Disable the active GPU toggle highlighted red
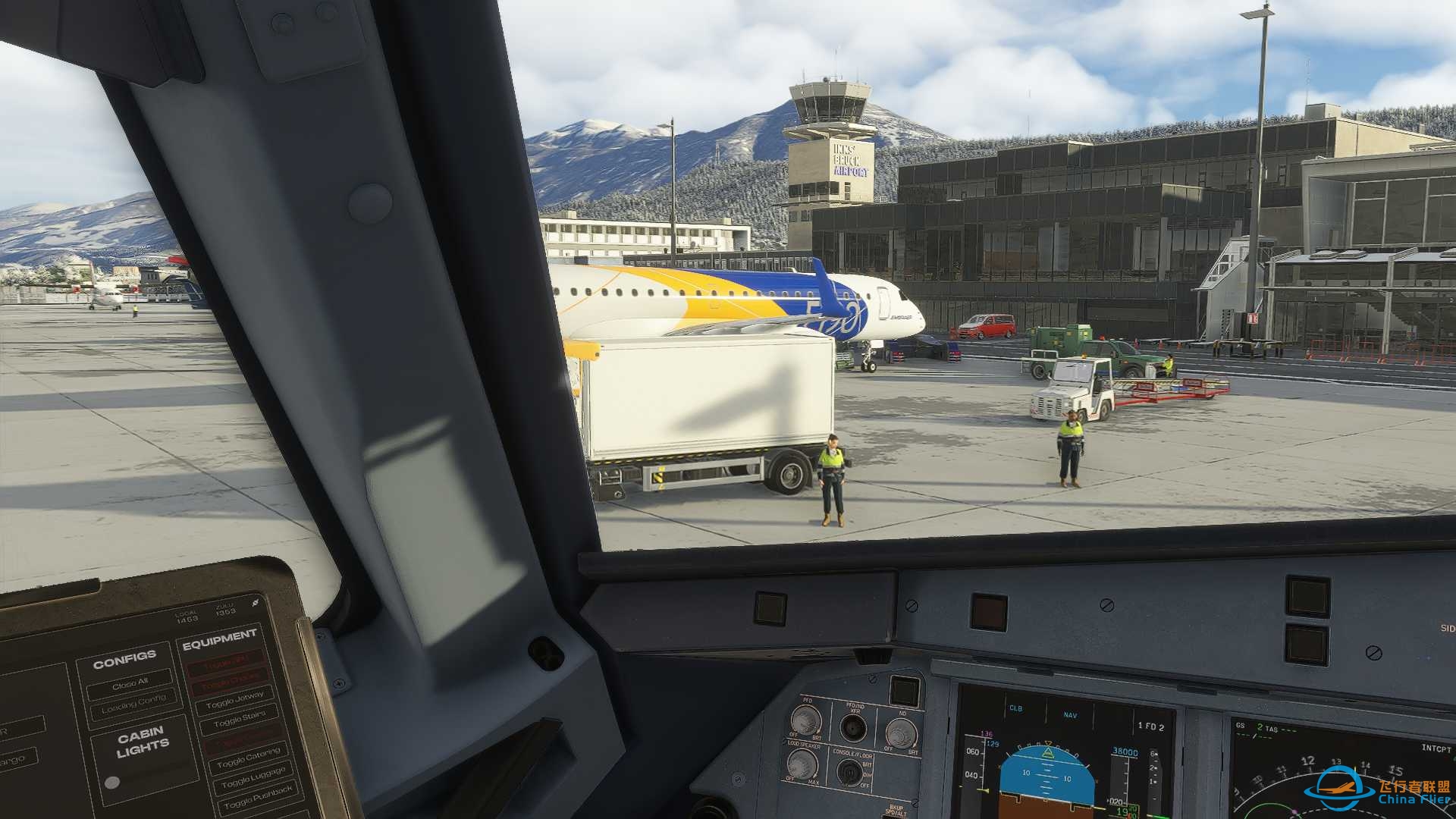Viewport: 1456px width, 819px height. click(x=225, y=664)
